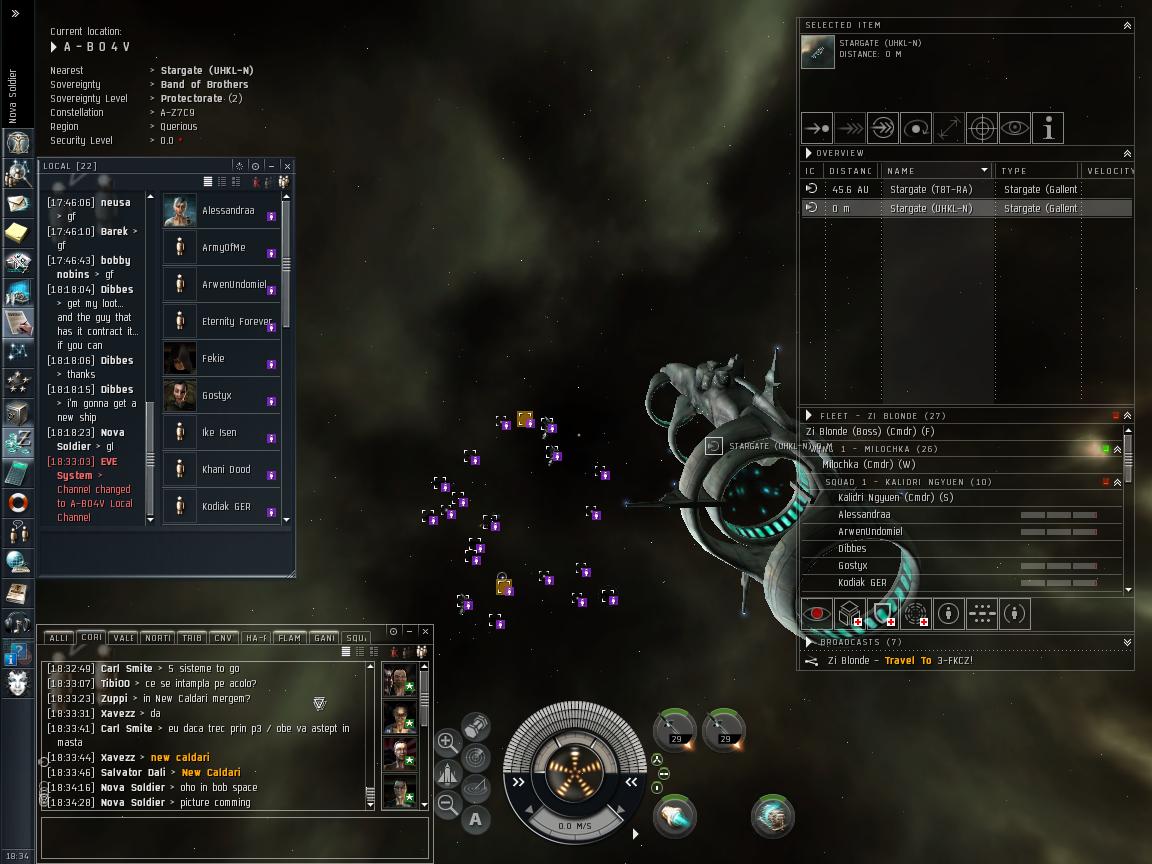The image size is (1152, 864).
Task: Broadcast enemy spotted with the red eye
Action: (x=817, y=613)
